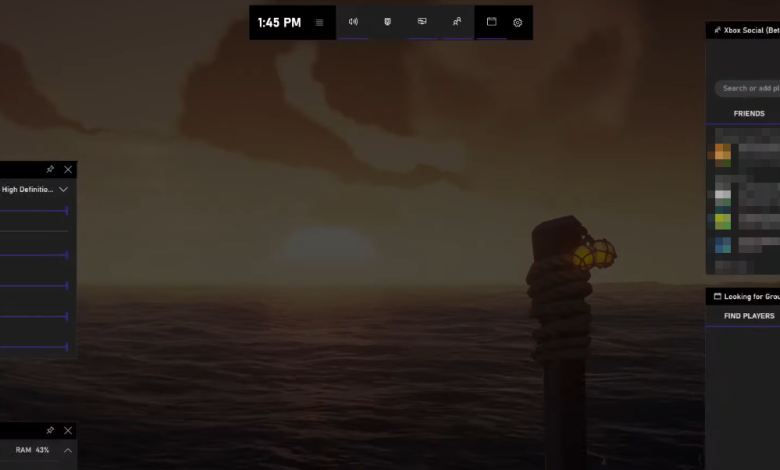Select Find Players under Looking for Group

(749, 316)
